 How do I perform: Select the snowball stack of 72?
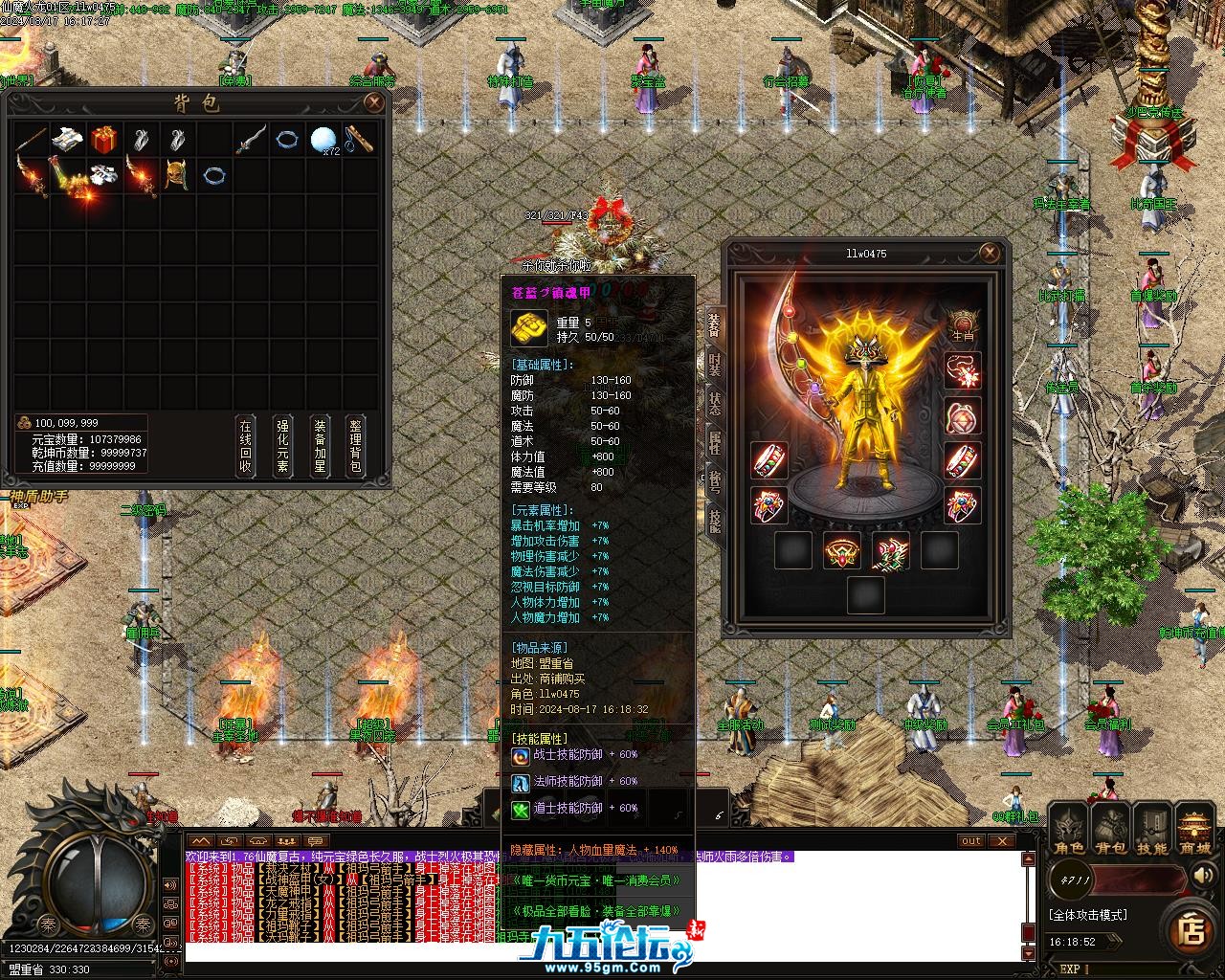click(323, 141)
